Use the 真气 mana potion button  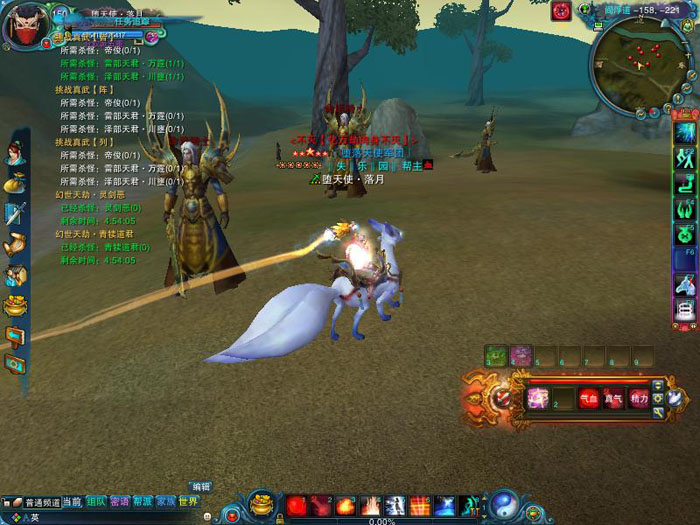coord(614,398)
